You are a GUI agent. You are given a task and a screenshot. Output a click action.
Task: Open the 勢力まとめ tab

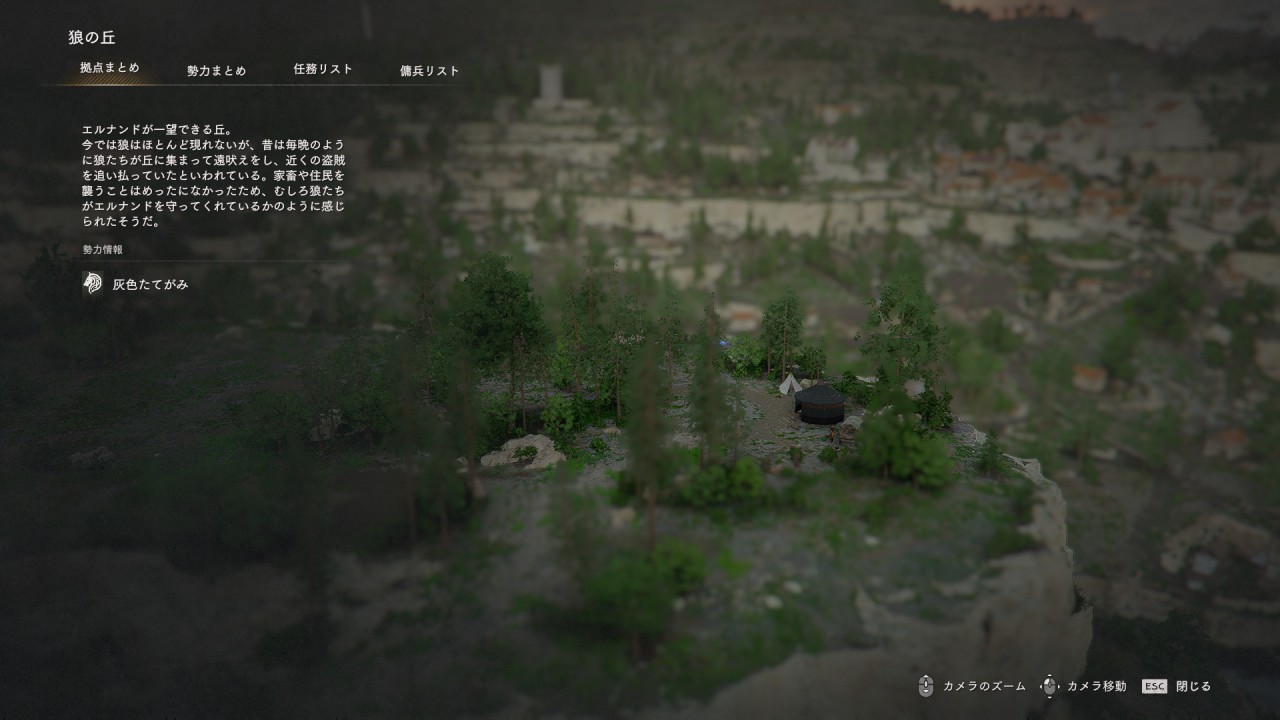click(x=216, y=71)
